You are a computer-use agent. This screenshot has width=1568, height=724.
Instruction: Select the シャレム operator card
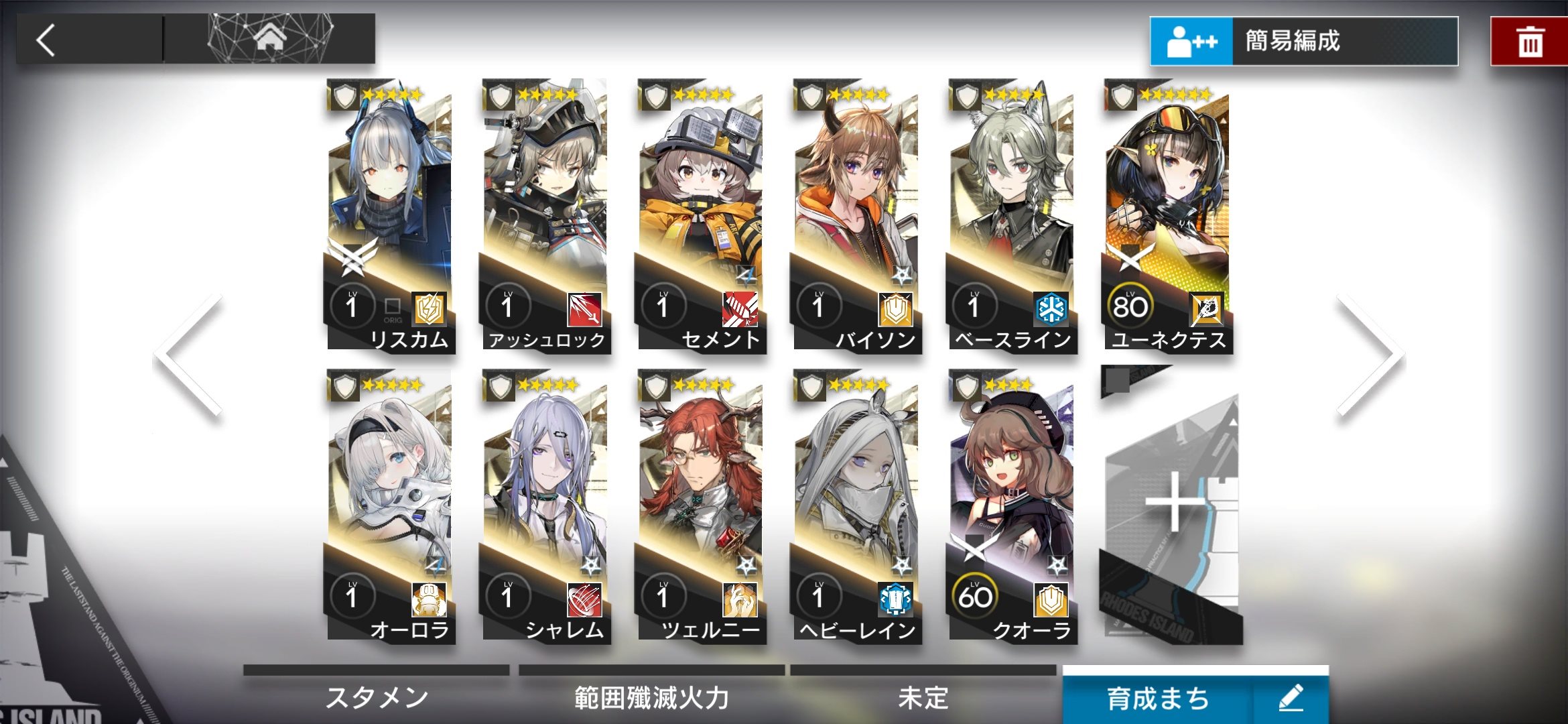point(545,506)
